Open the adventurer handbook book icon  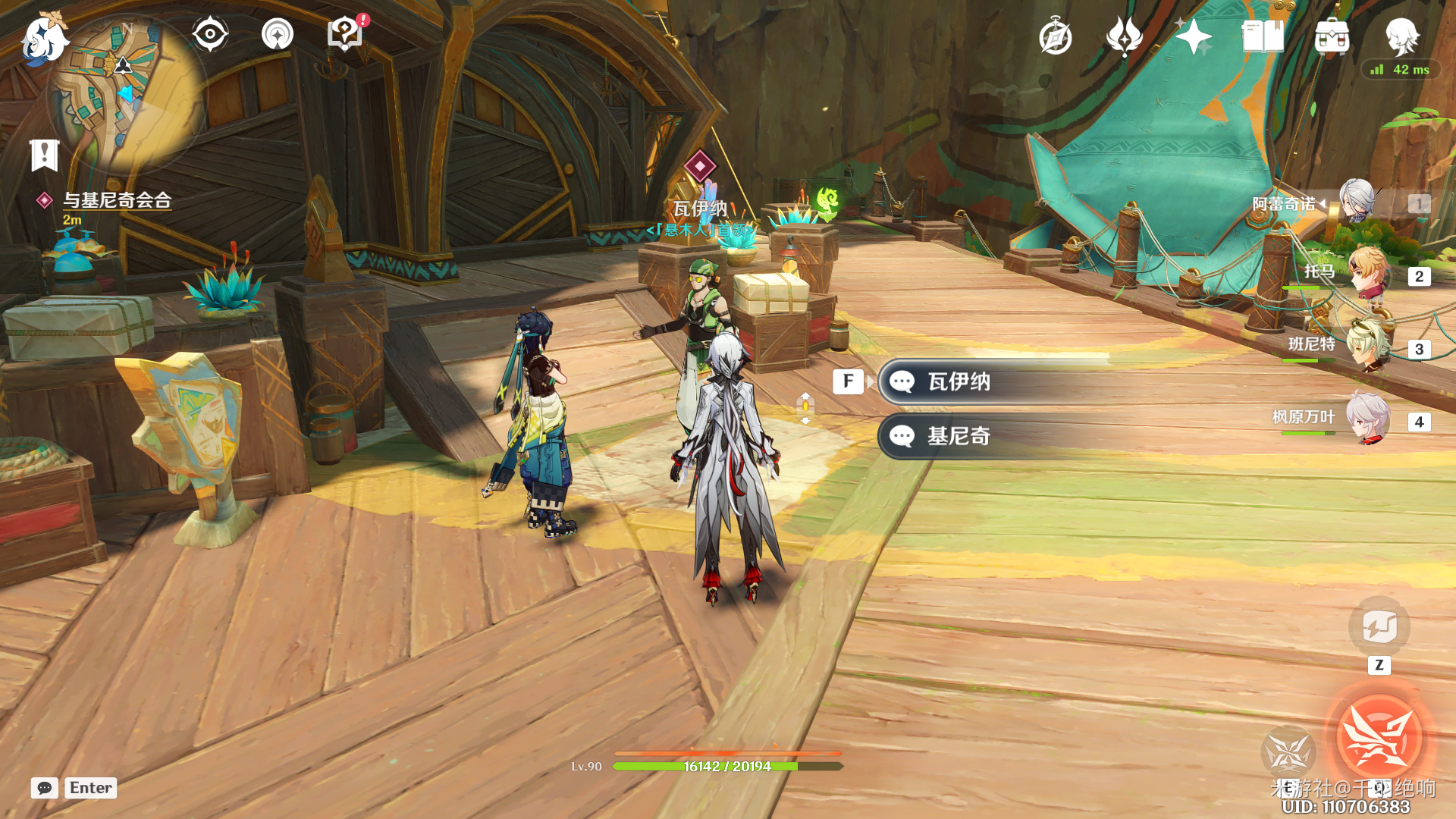[1263, 36]
